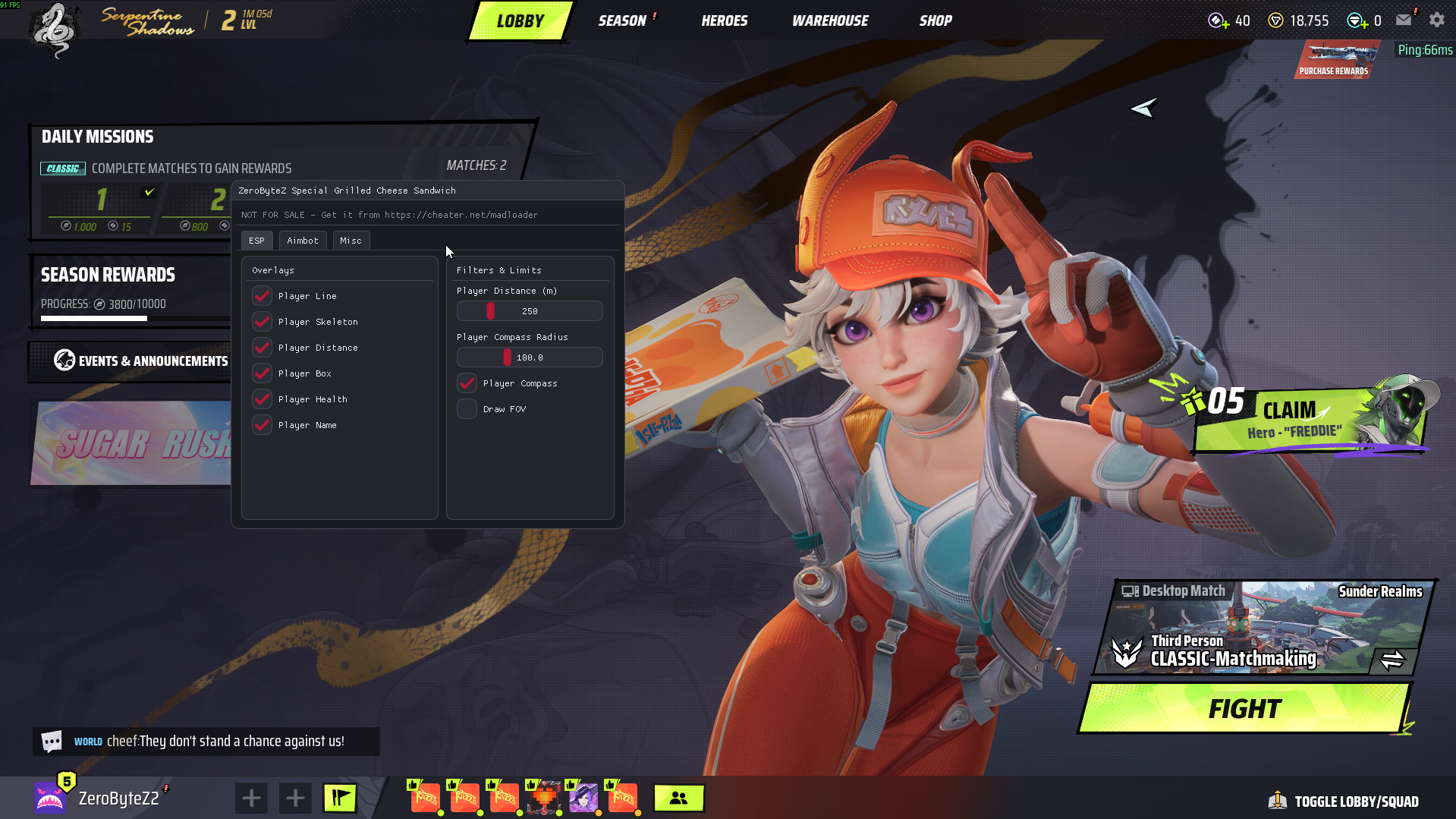Open the settings gear icon
Viewport: 1456px width, 819px height.
[1437, 20]
